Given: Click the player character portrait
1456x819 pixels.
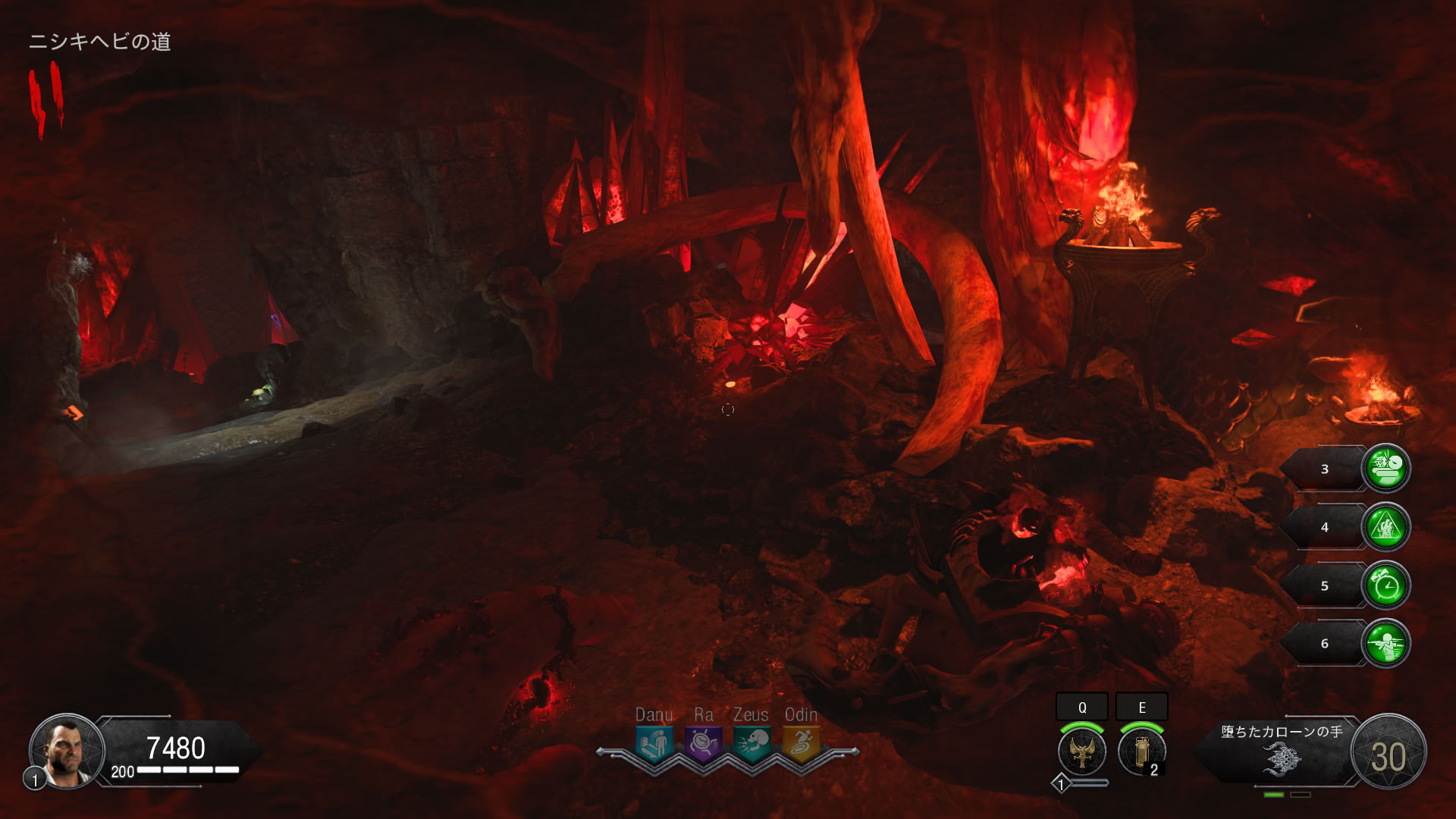Looking at the screenshot, I should 67,752.
